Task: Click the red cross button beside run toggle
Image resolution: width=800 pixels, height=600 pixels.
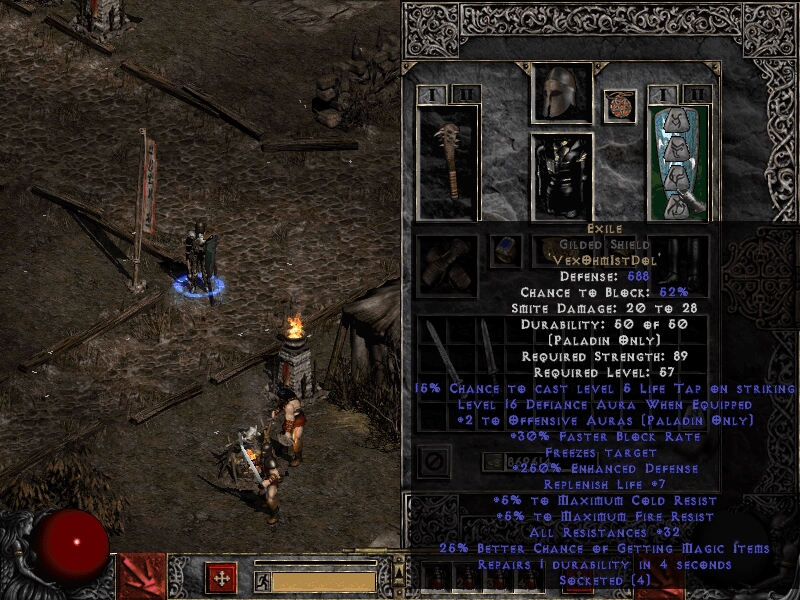Action: click(221, 578)
